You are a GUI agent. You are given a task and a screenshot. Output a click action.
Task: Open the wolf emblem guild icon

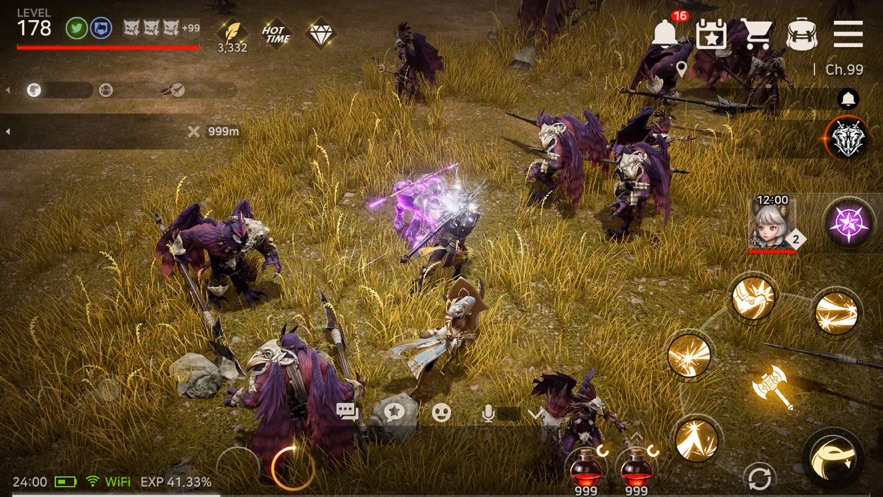tap(848, 138)
